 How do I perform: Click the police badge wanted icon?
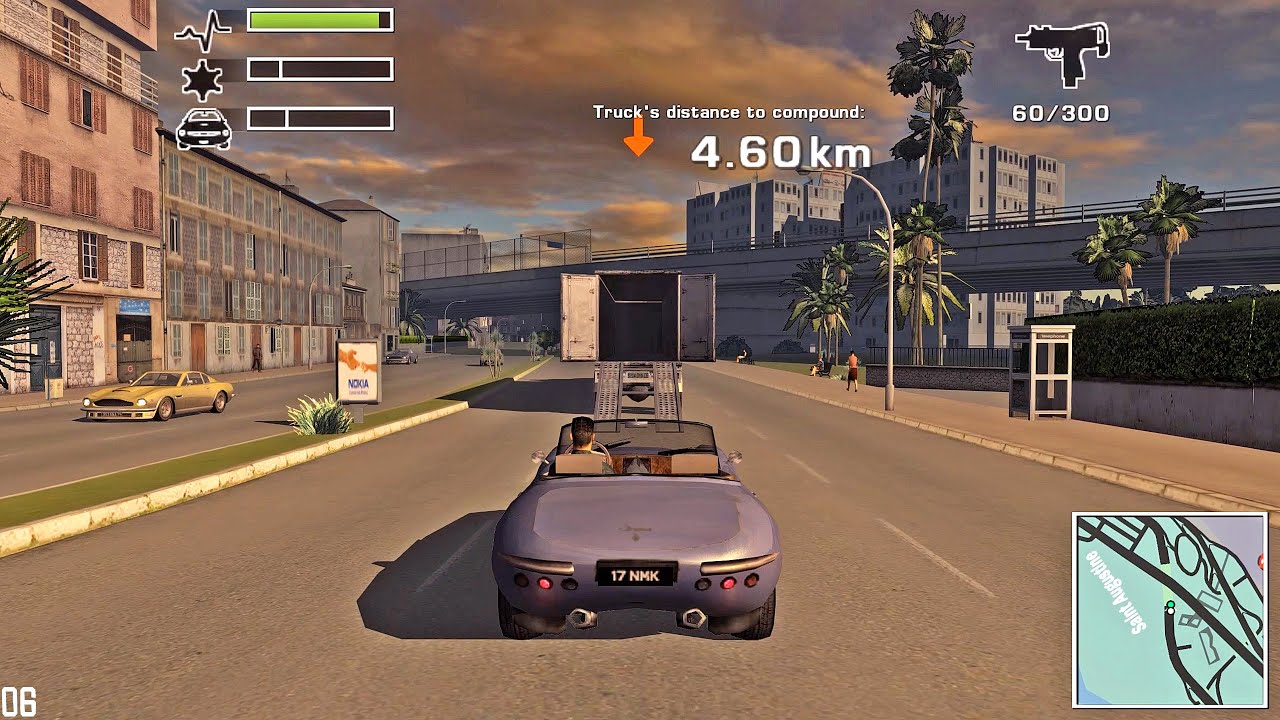(x=202, y=79)
